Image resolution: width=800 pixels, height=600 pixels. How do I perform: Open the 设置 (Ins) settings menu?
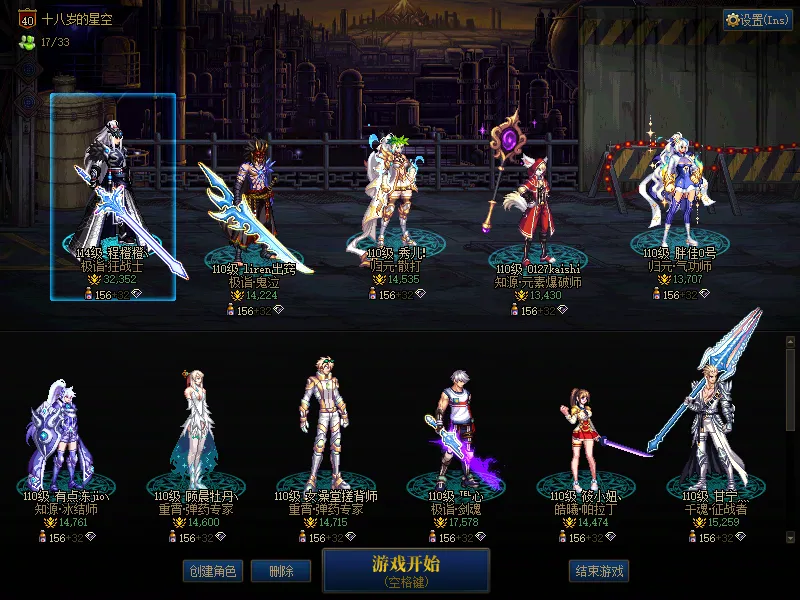coord(758,20)
